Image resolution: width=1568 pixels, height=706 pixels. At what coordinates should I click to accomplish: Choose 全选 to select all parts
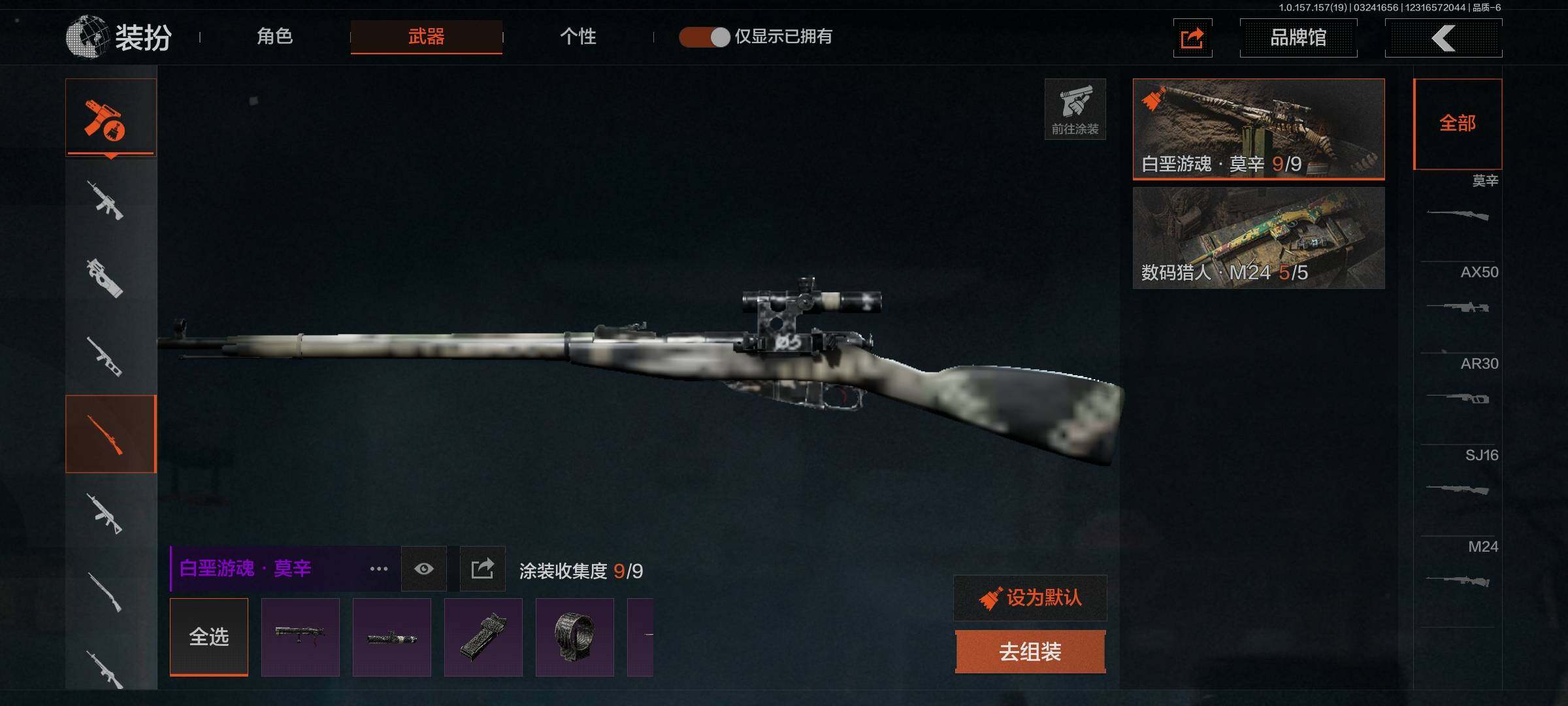pyautogui.click(x=209, y=637)
